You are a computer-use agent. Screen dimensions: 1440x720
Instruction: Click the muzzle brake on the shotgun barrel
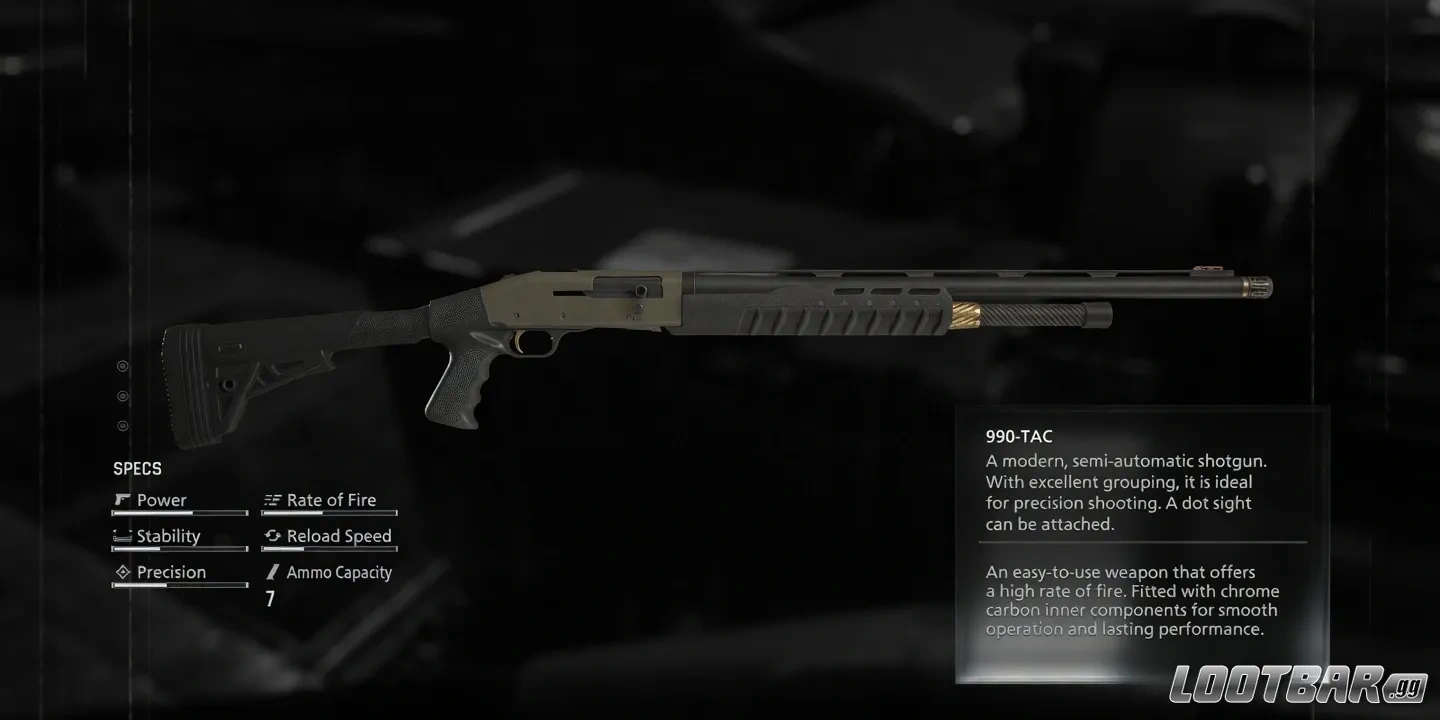pyautogui.click(x=1257, y=286)
